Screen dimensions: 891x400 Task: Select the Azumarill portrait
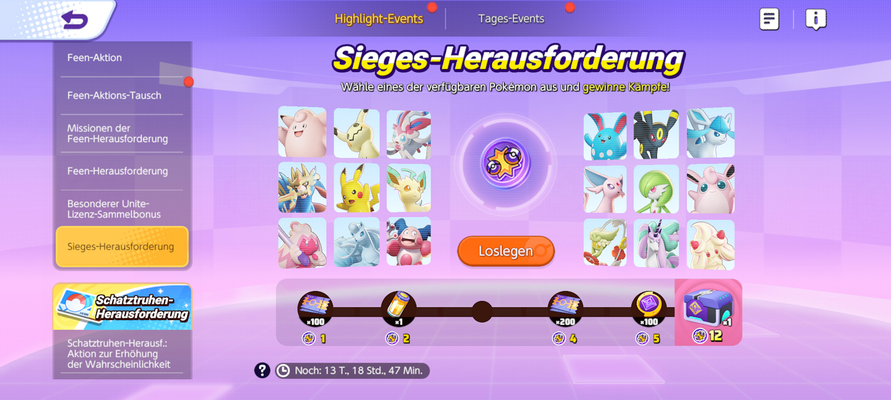pyautogui.click(x=605, y=134)
